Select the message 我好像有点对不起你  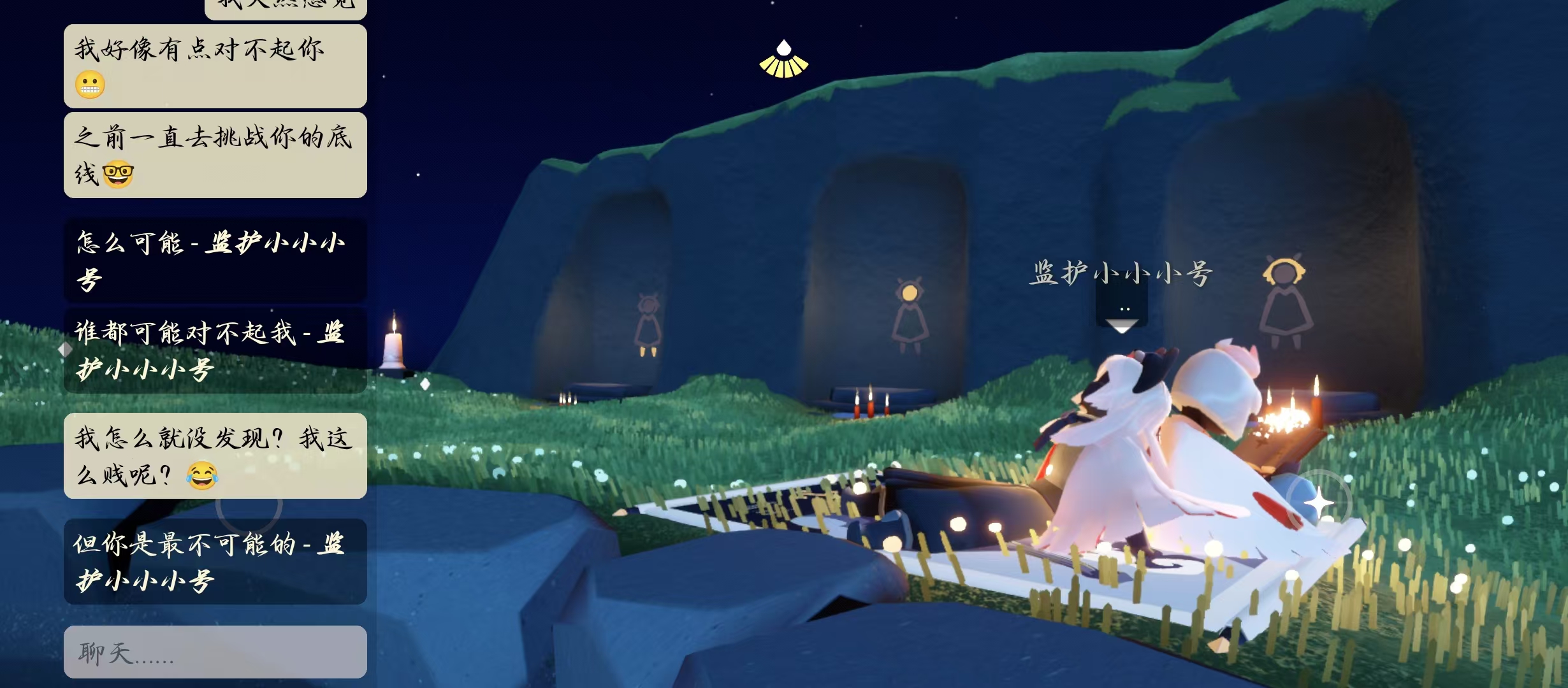215,66
